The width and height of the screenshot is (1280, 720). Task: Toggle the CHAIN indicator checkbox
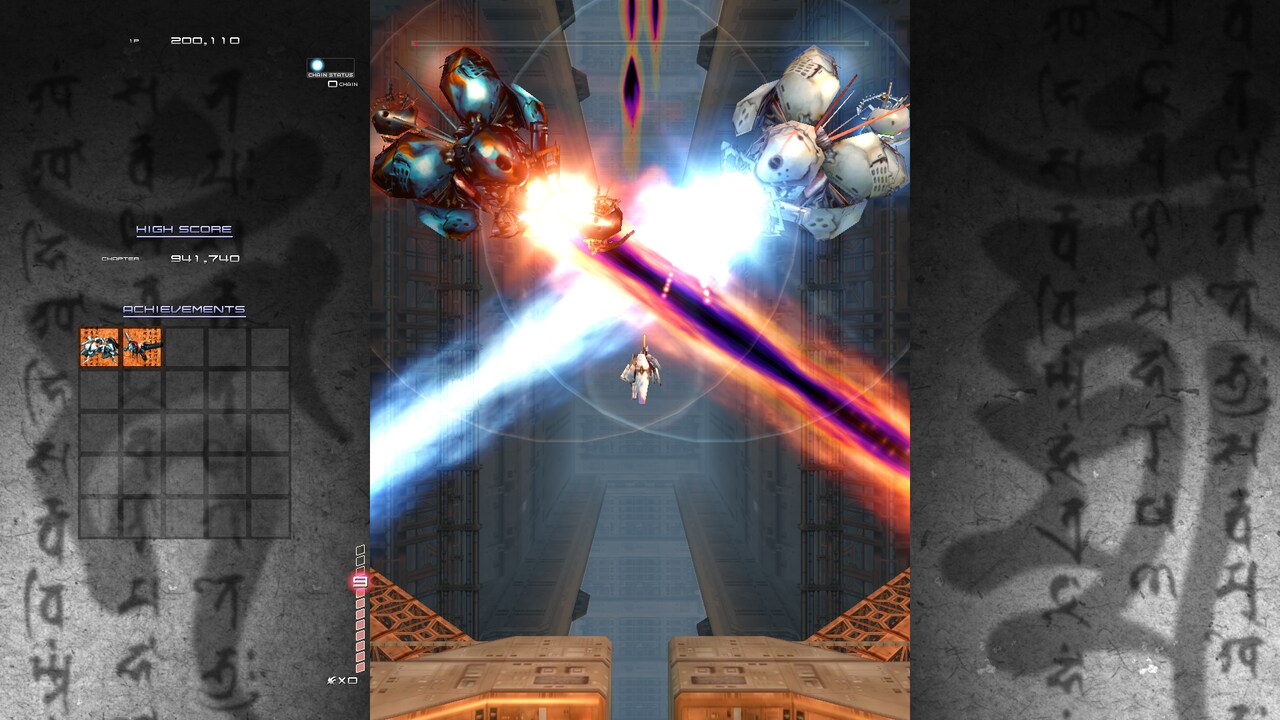[332, 82]
